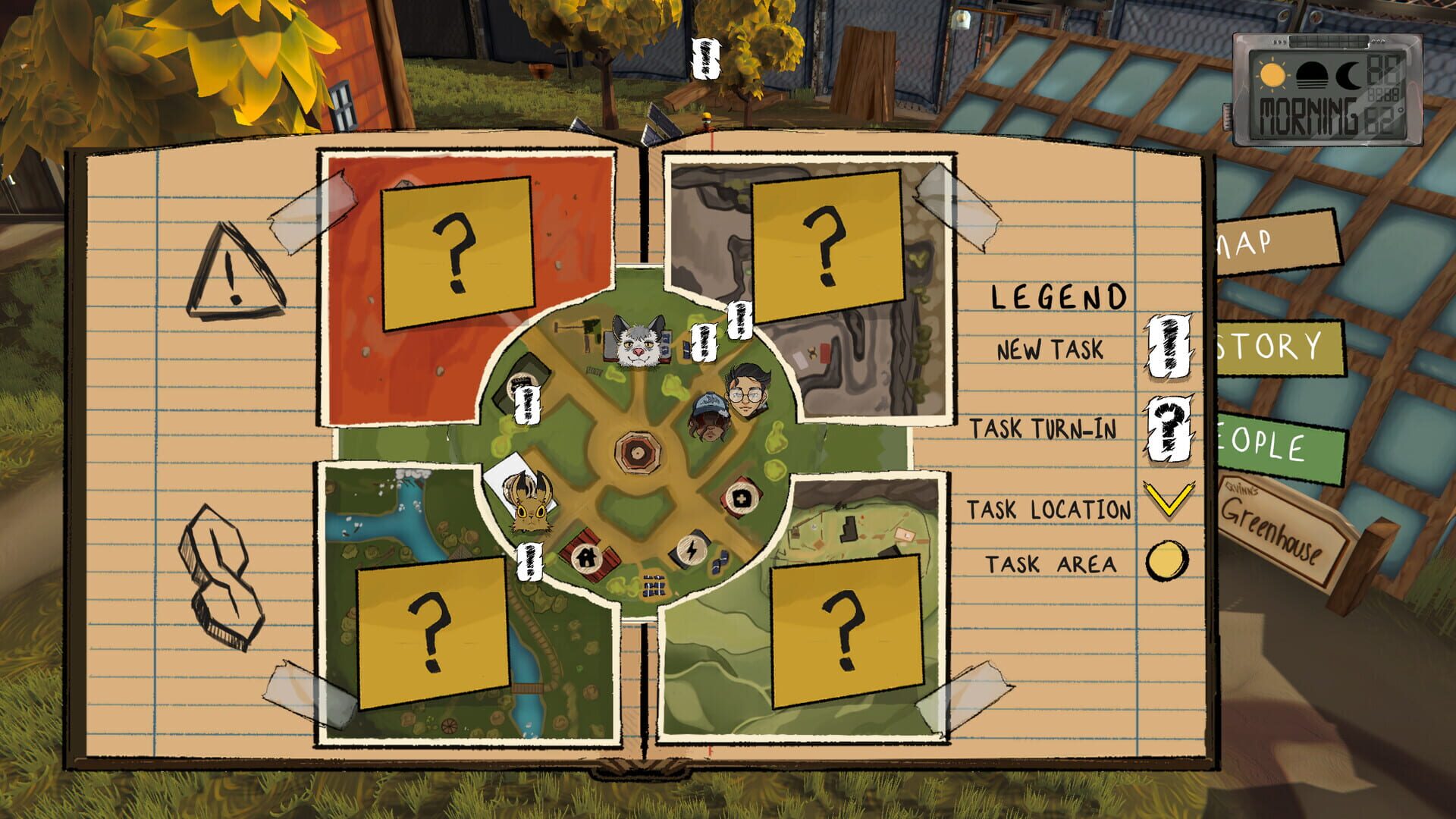
Task: Toggle the sunset icon on the weather display
Action: [x=1312, y=76]
